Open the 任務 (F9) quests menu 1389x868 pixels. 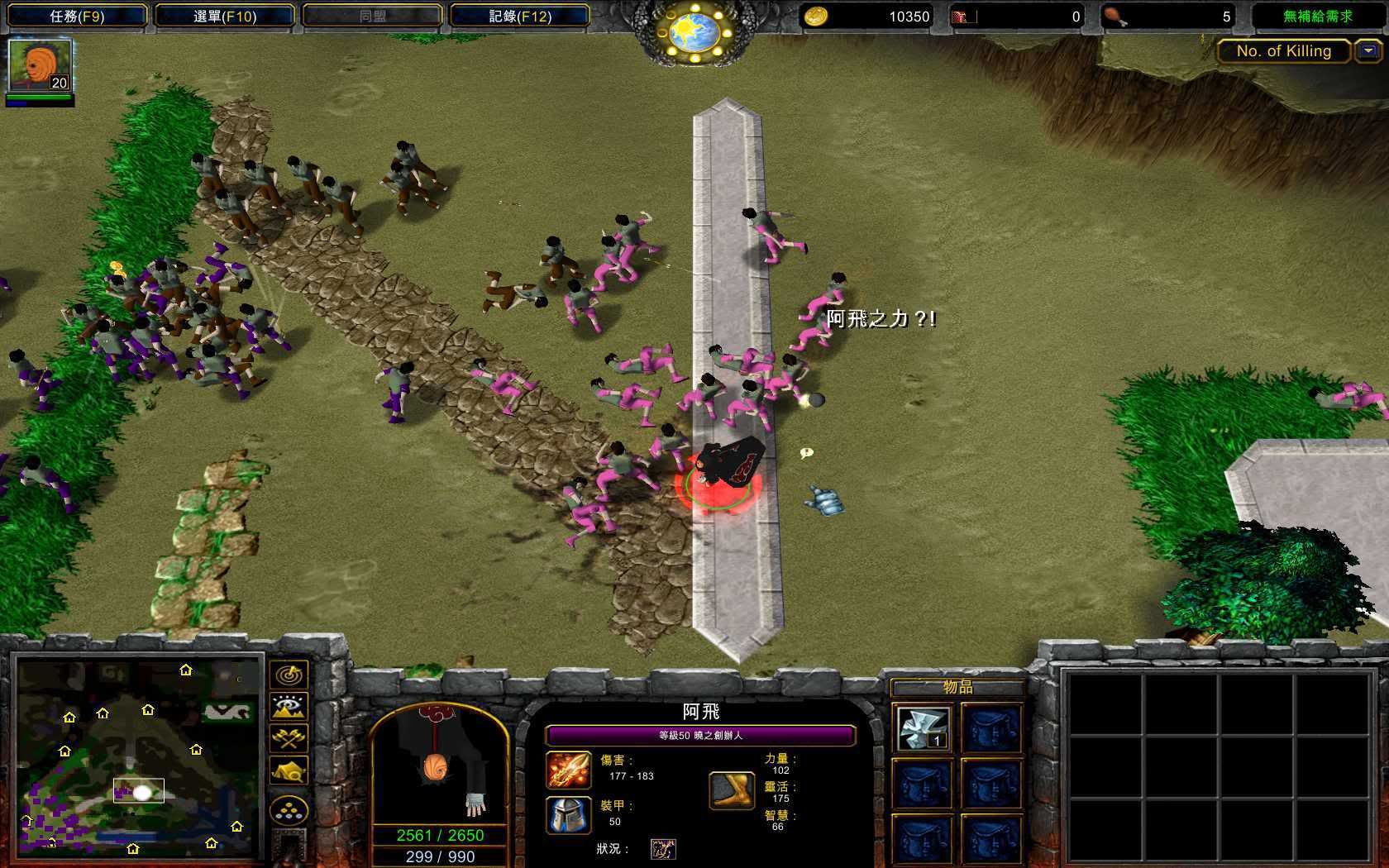[x=77, y=16]
